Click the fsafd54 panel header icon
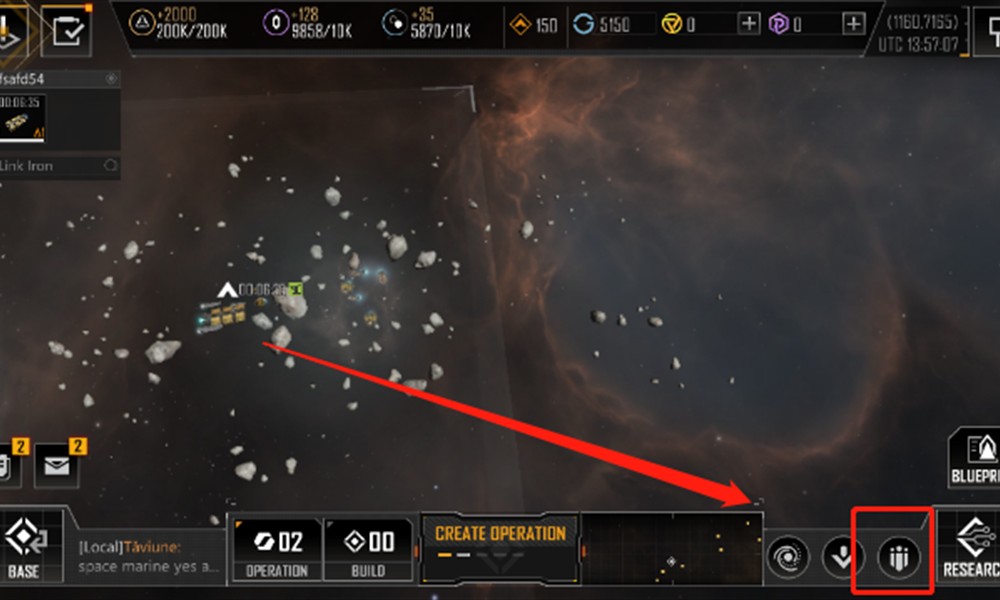1000x600 pixels. pyautogui.click(x=111, y=78)
